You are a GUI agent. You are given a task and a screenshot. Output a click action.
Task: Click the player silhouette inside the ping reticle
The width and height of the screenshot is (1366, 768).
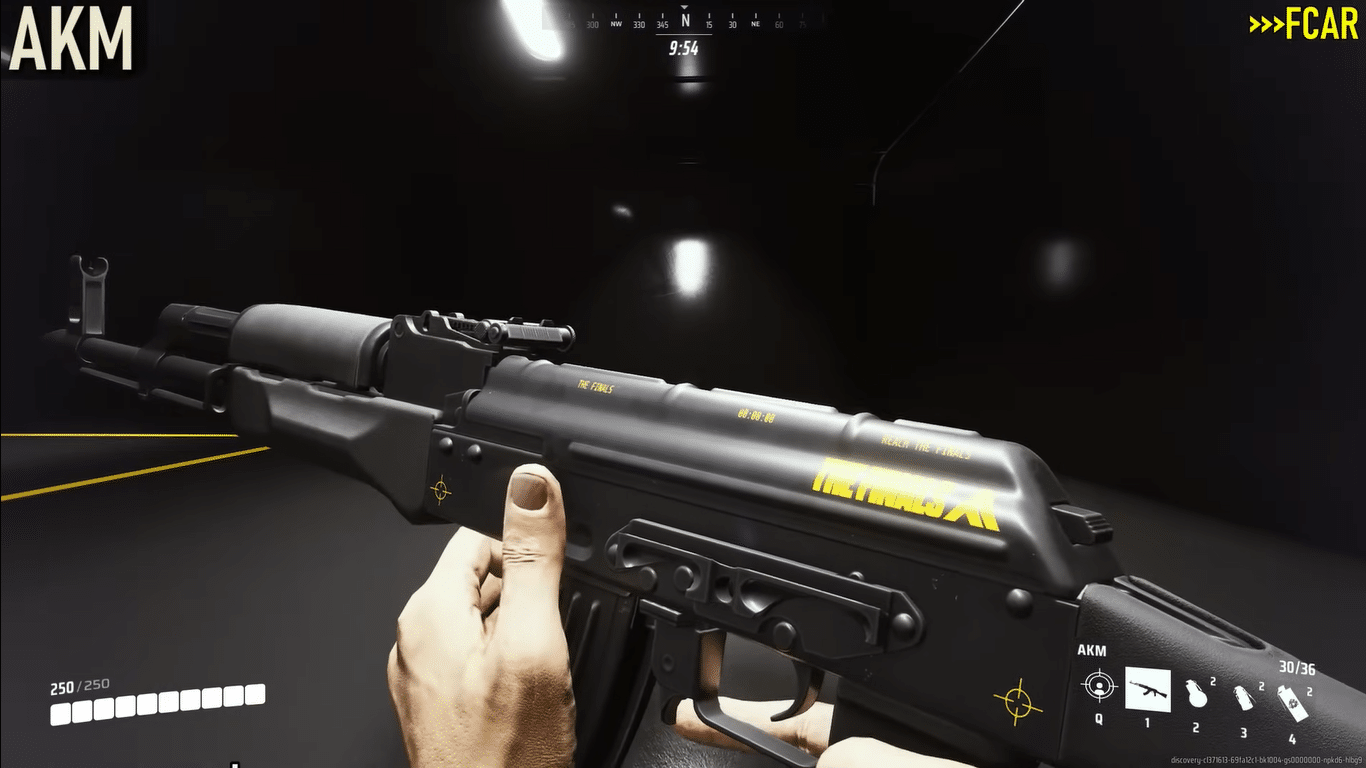(x=1100, y=689)
